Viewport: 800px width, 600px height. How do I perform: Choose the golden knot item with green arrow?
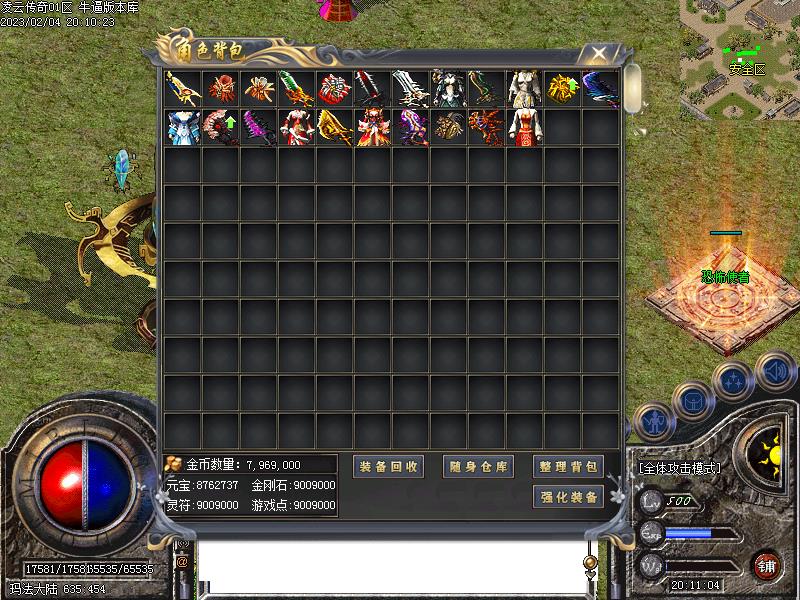click(x=562, y=88)
